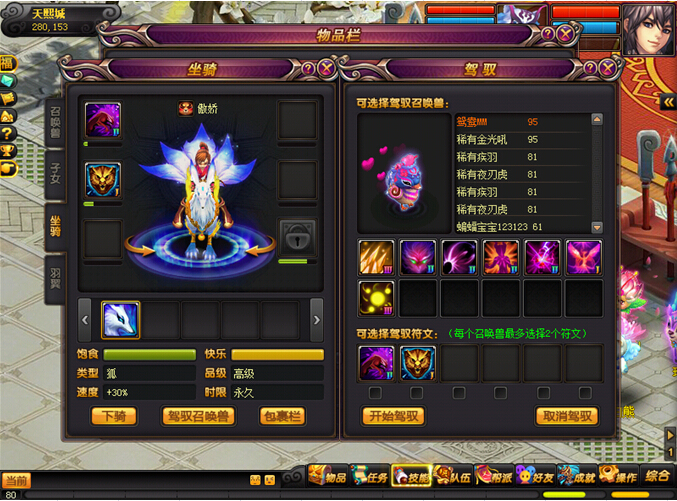Open 驾驭召唤兽 from the mount panel
The width and height of the screenshot is (677, 501).
click(x=199, y=417)
